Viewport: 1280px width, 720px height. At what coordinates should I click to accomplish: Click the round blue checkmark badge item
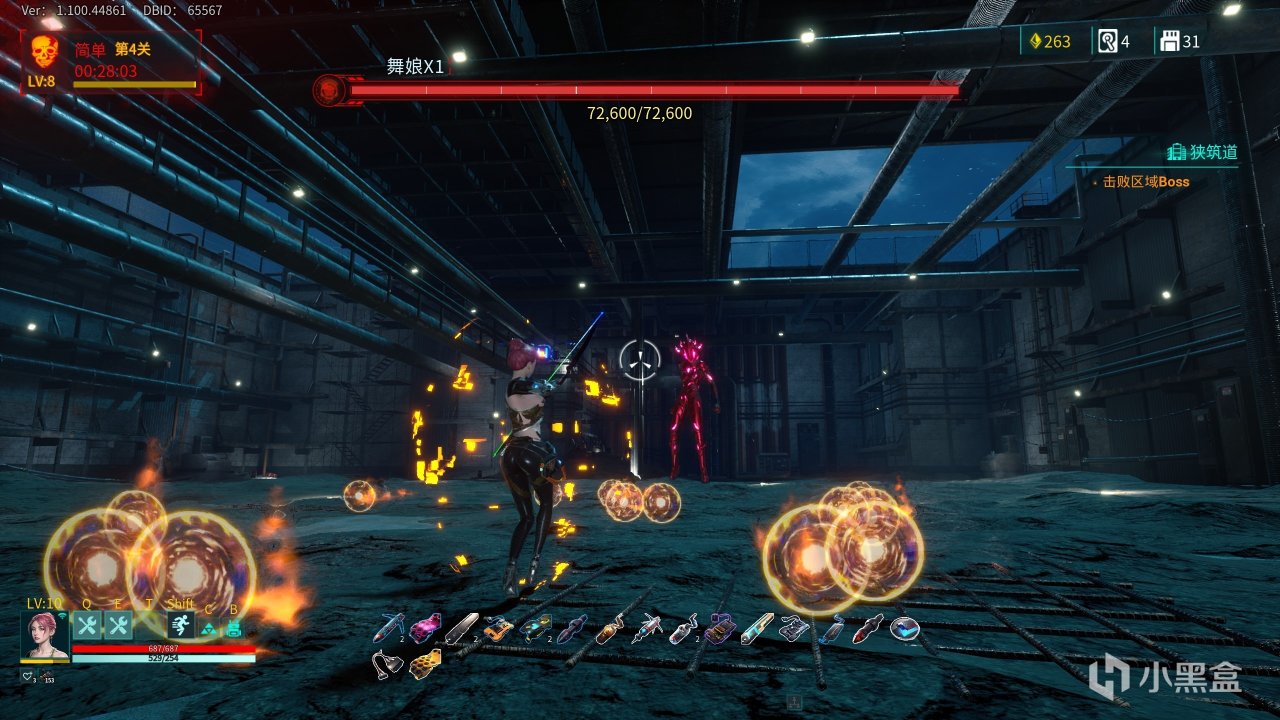coord(905,628)
